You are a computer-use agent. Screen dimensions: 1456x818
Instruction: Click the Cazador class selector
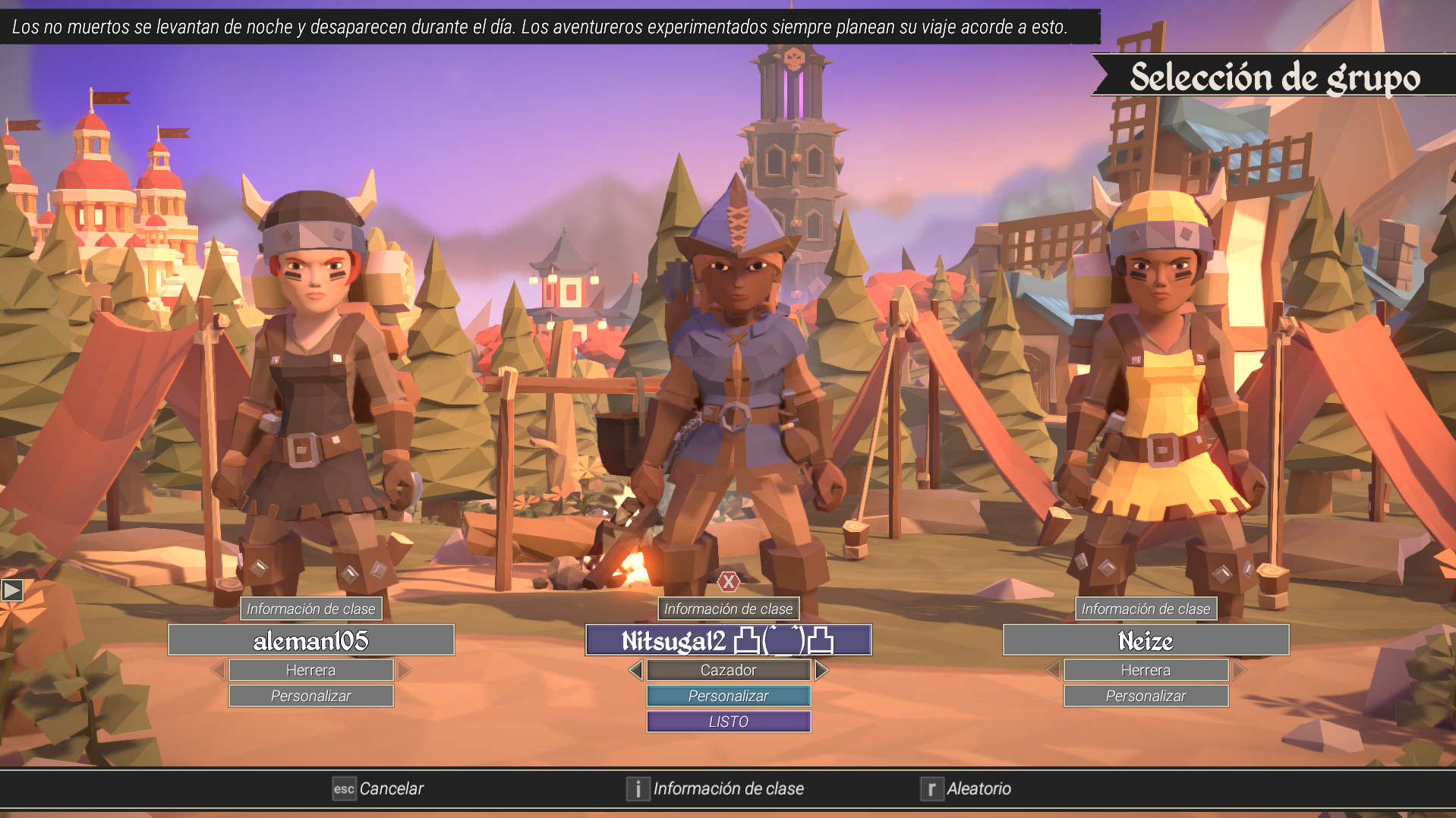coord(728,670)
